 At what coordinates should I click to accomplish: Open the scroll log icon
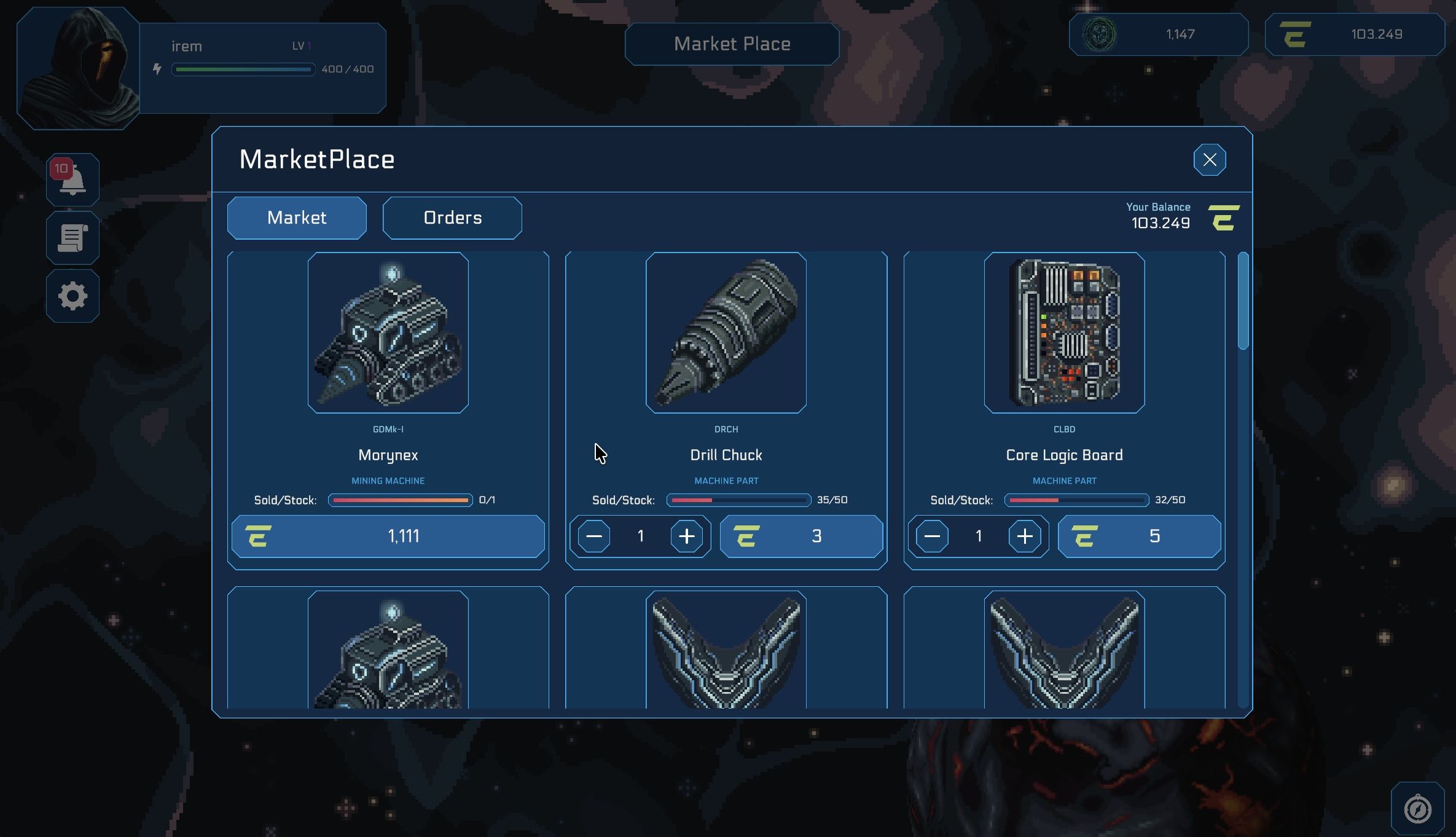(x=72, y=238)
